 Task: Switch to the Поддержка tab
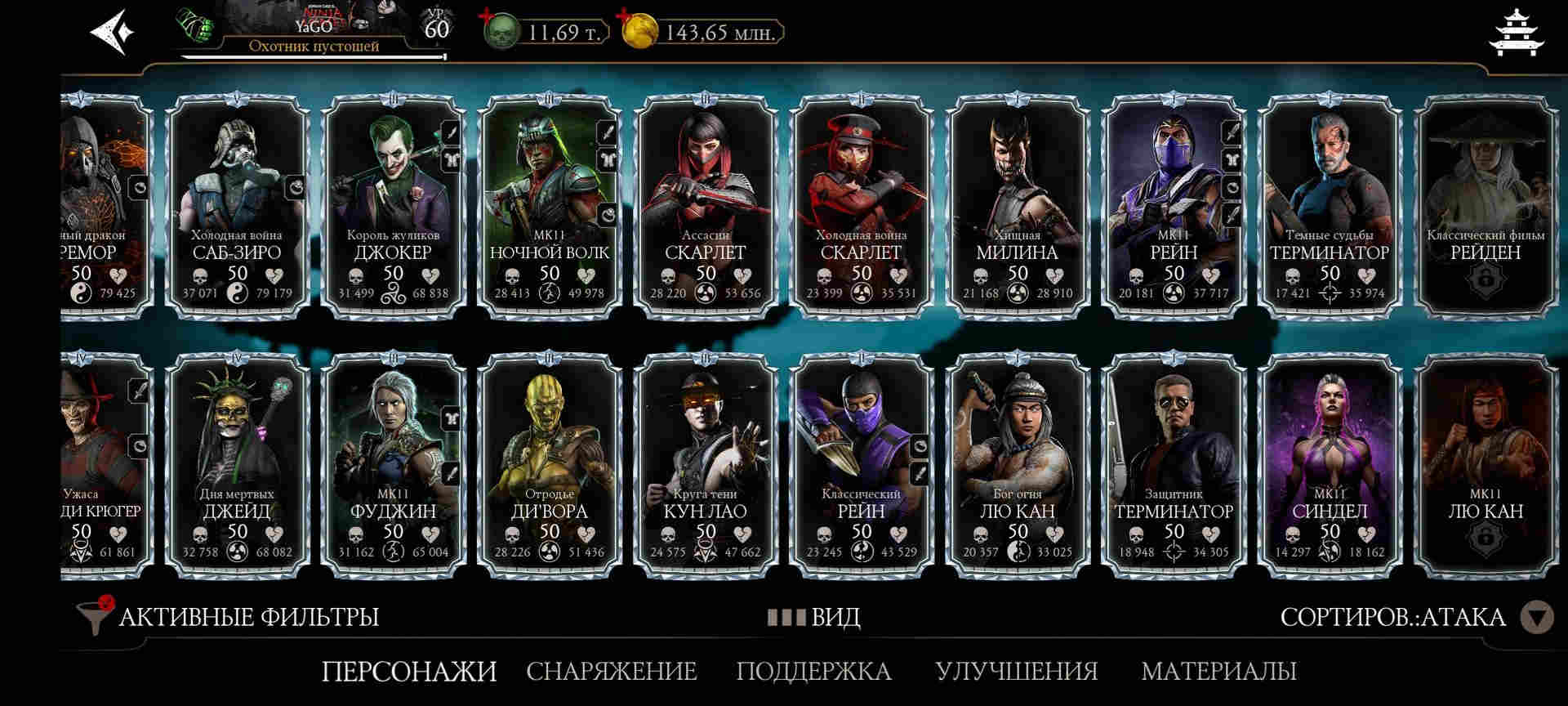coord(813,672)
